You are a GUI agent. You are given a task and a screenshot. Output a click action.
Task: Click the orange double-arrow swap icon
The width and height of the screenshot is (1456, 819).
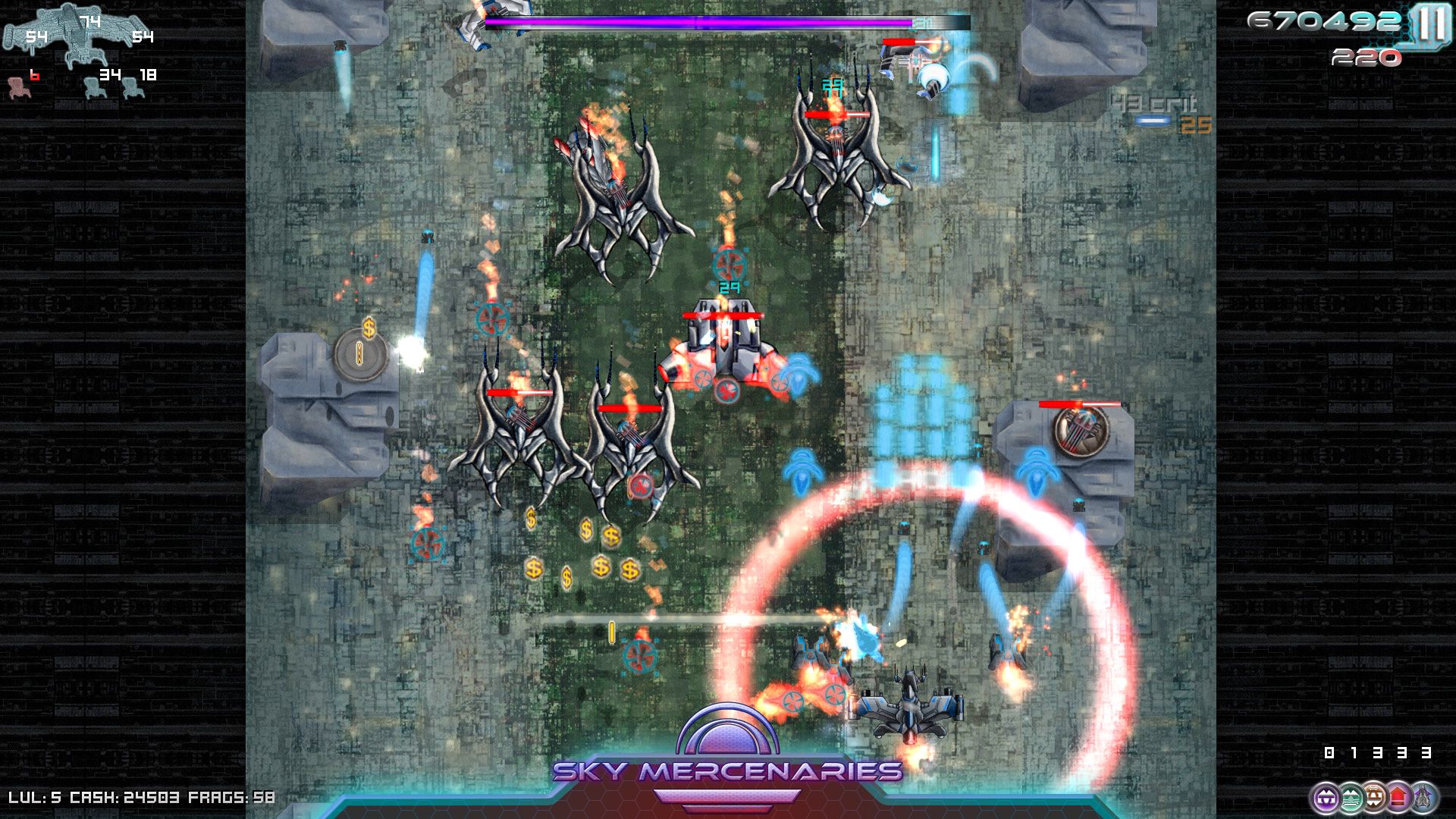(1374, 795)
